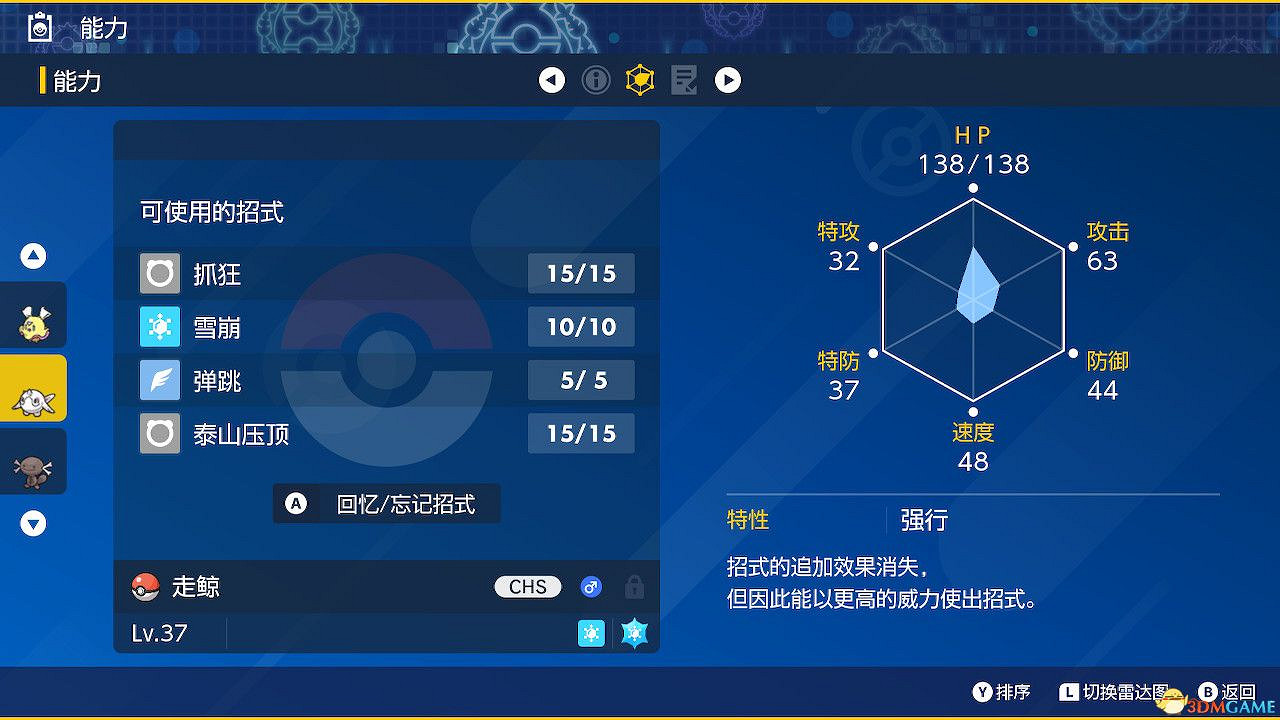This screenshot has width=1280, height=720.
Task: Click the Poké Ball icon beside 走鲸
Action: click(x=147, y=587)
